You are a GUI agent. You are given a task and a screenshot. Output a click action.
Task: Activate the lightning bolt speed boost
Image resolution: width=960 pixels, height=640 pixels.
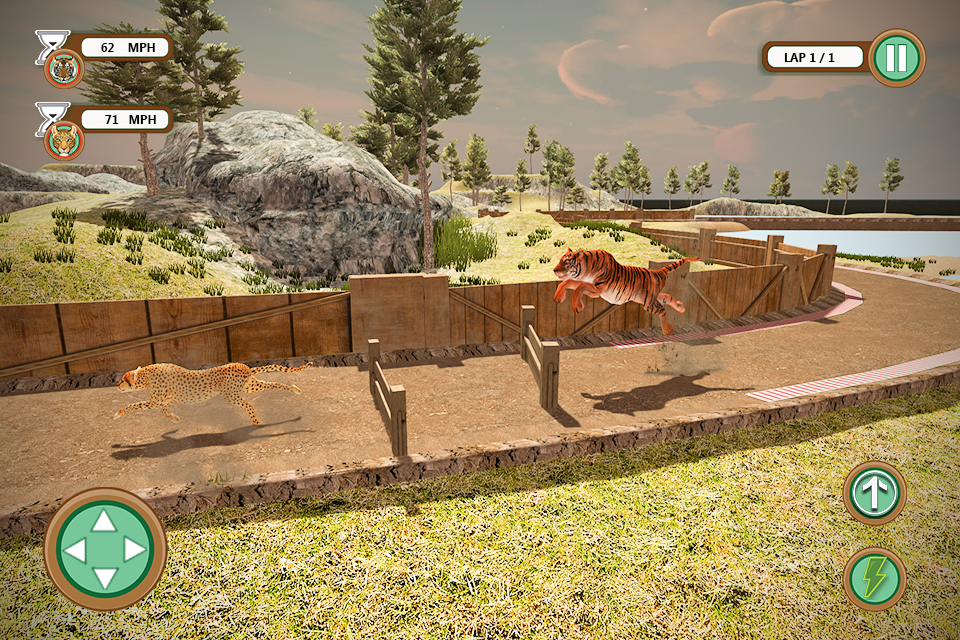[x=874, y=578]
